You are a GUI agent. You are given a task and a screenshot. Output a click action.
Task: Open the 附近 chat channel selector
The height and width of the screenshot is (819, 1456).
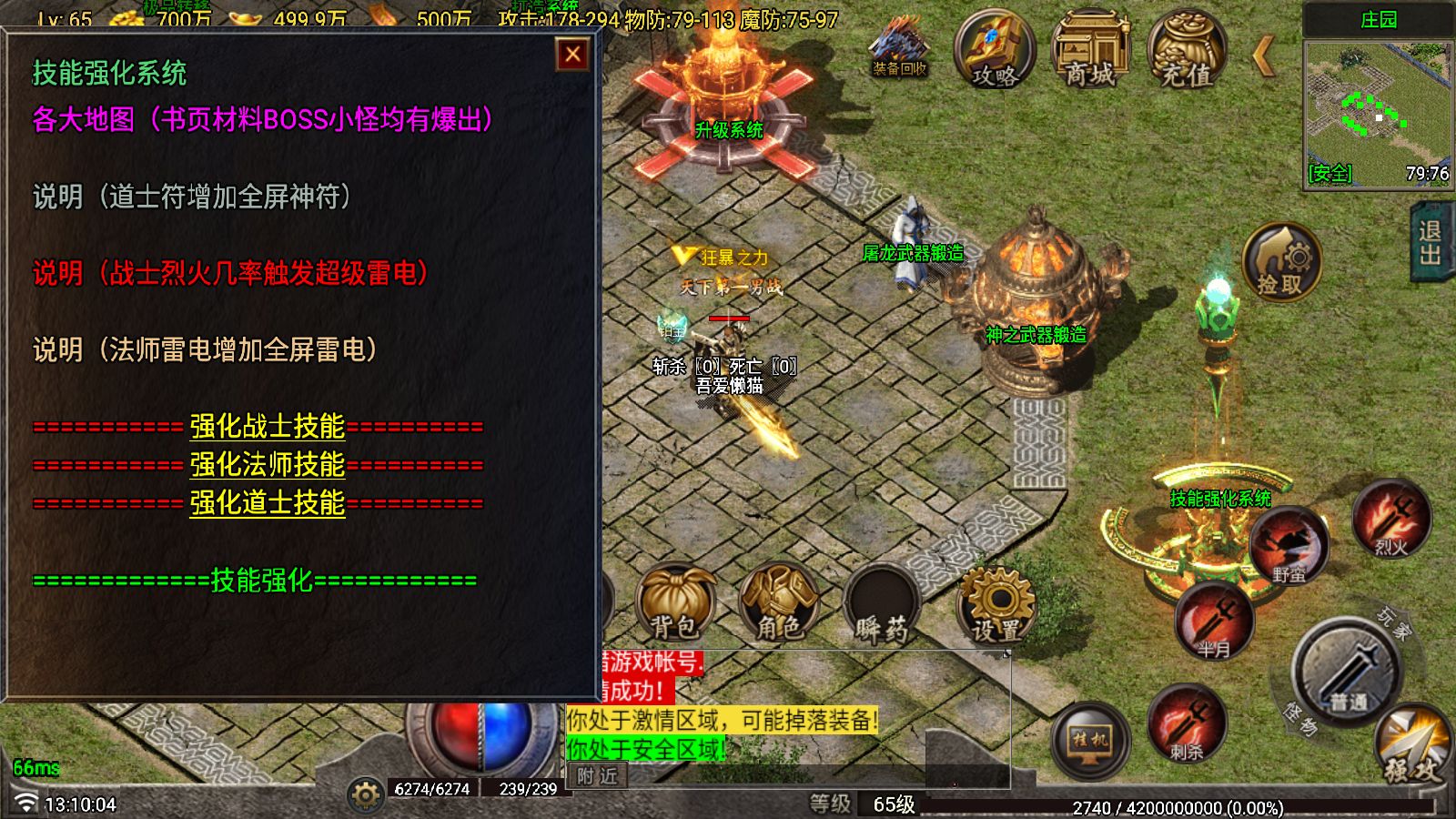coord(596,775)
